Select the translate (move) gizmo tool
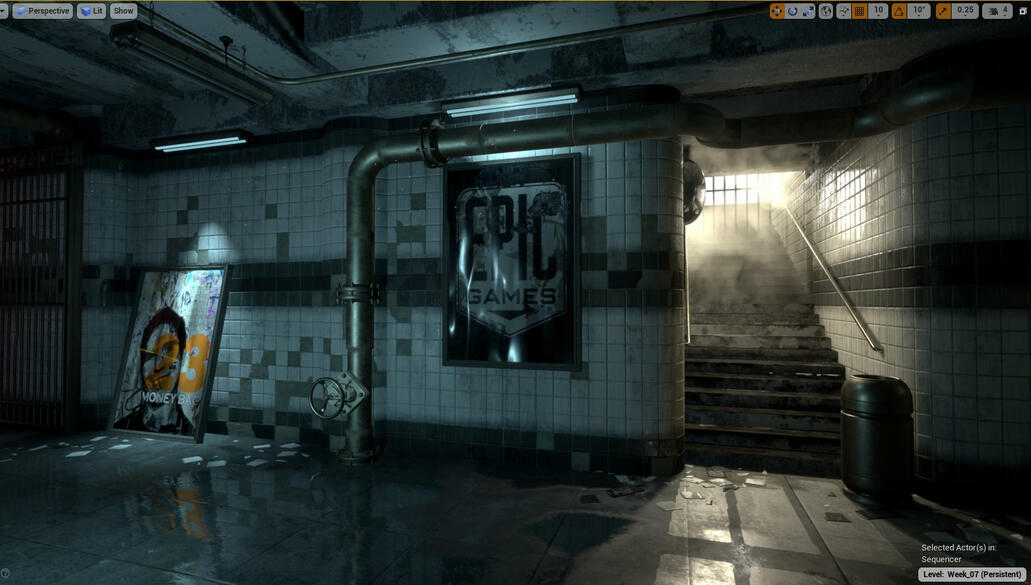The height and width of the screenshot is (585, 1031). click(x=777, y=11)
